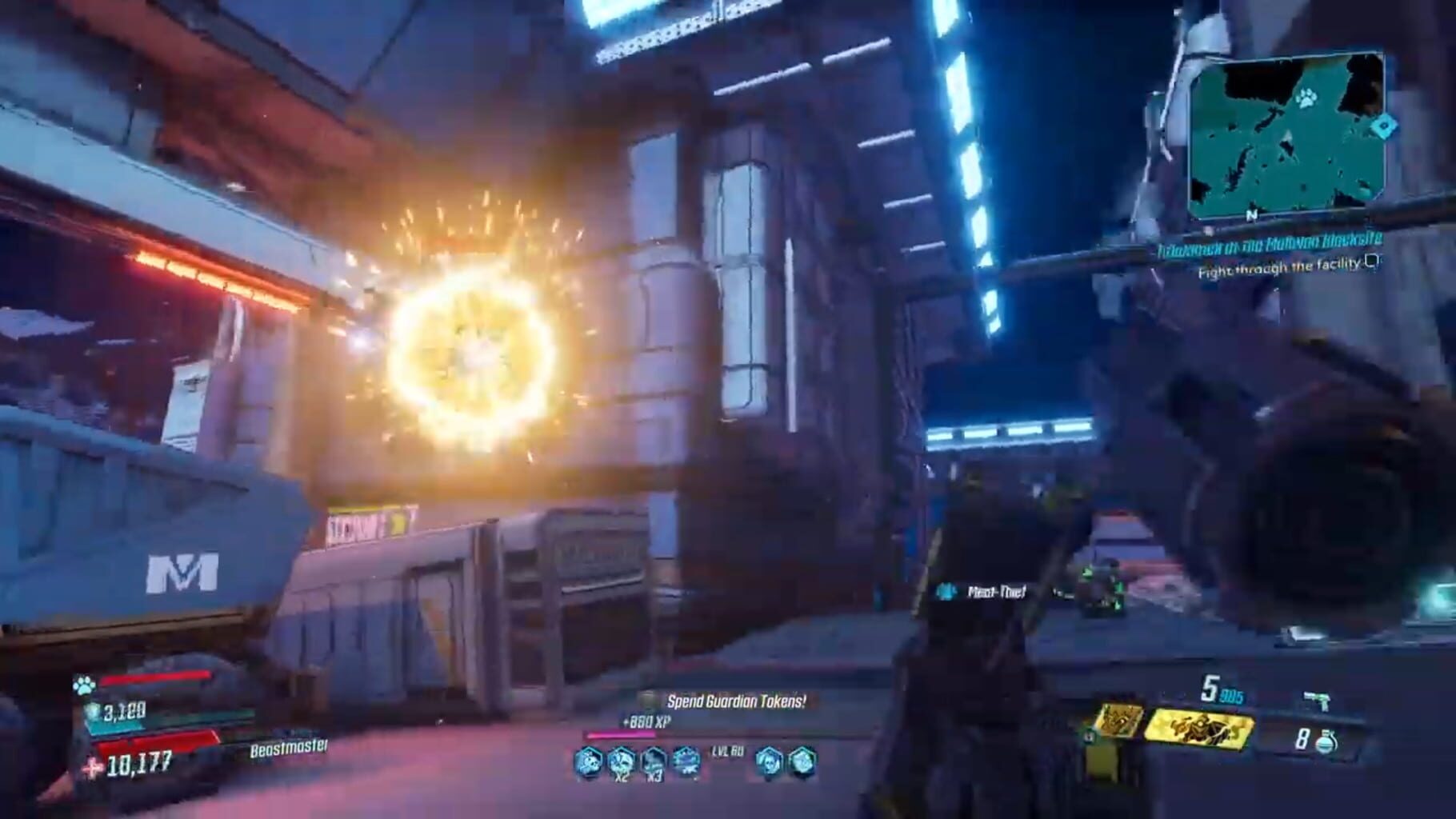Click the grenade count icon

(x=1326, y=741)
